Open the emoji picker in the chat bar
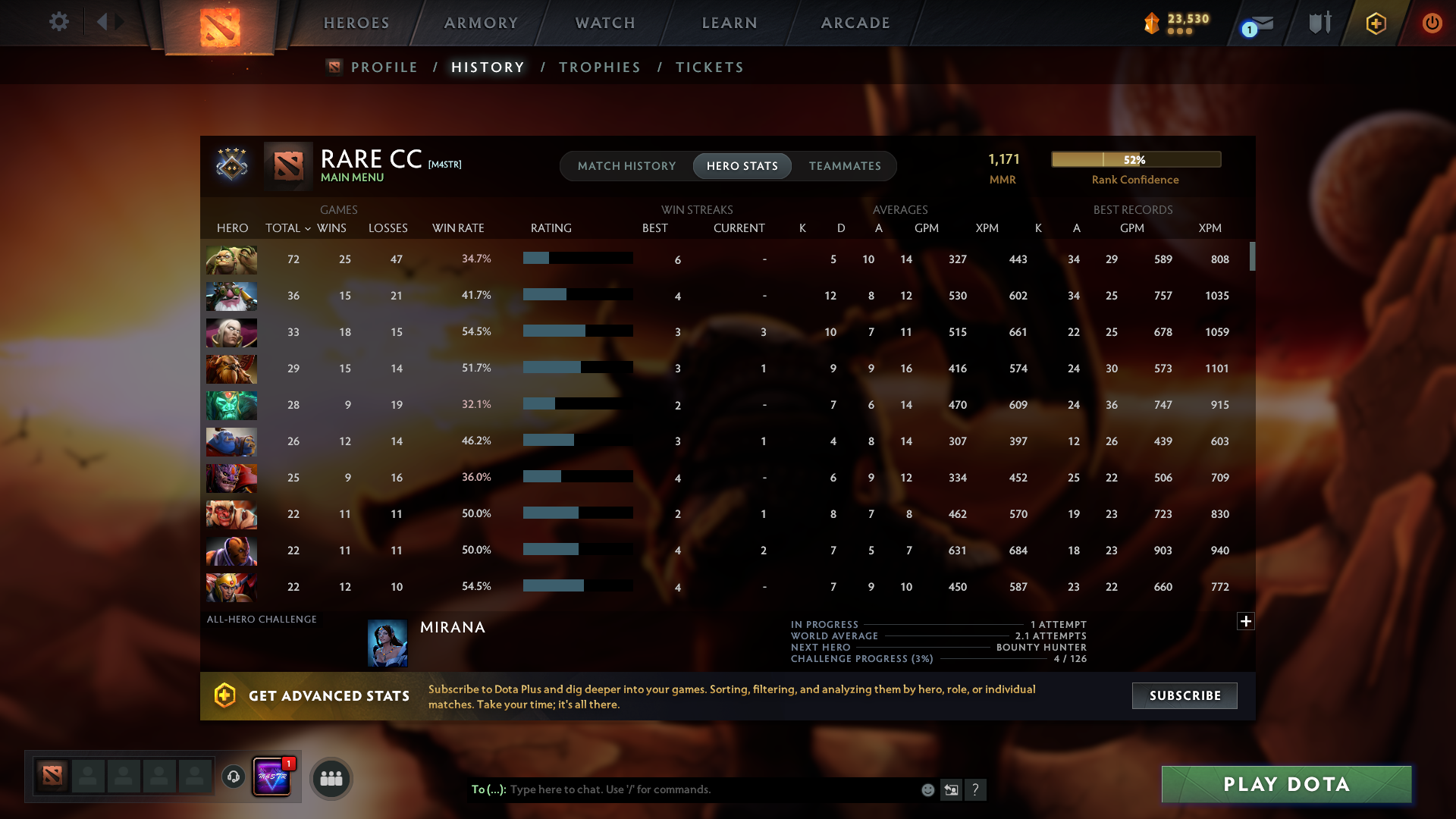1456x819 pixels. click(x=927, y=789)
